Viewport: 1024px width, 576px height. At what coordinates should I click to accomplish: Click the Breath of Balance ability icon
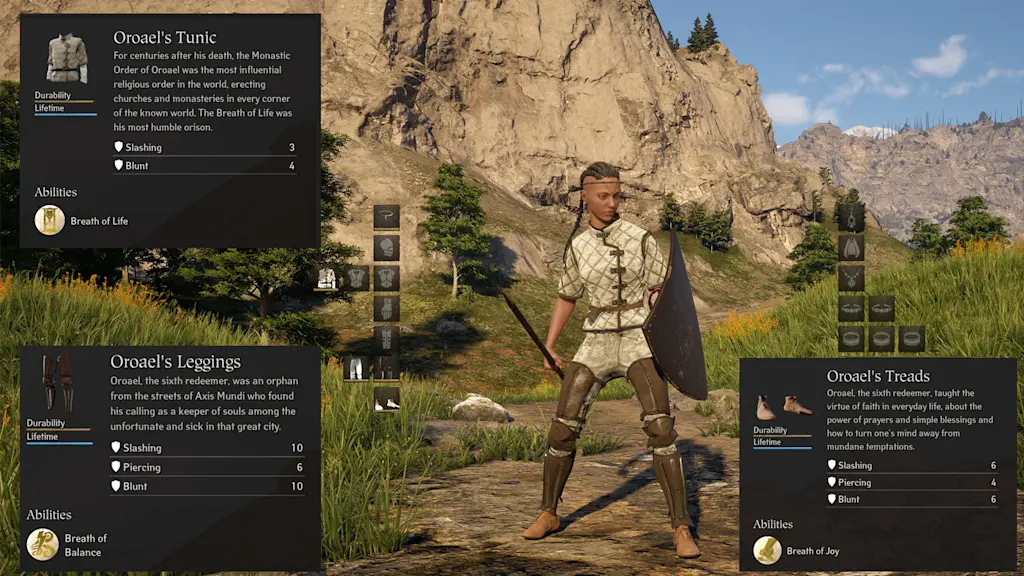point(42,544)
